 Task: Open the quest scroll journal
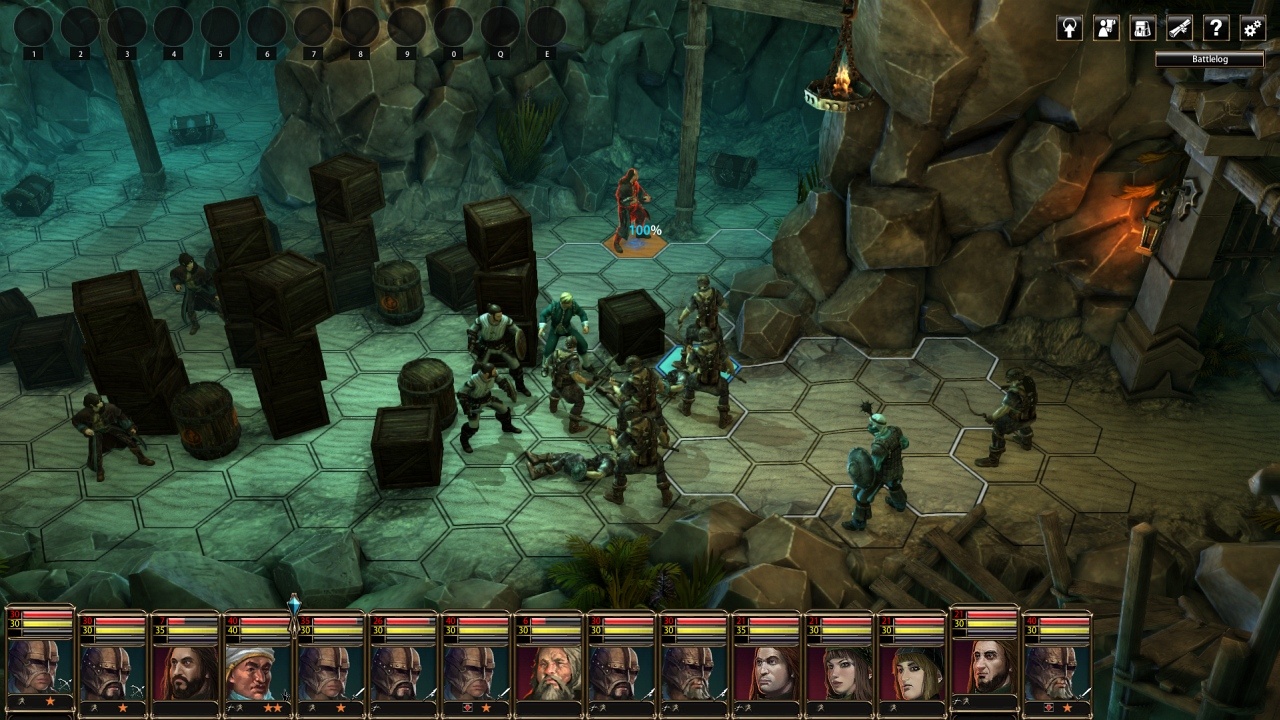click(x=1179, y=28)
